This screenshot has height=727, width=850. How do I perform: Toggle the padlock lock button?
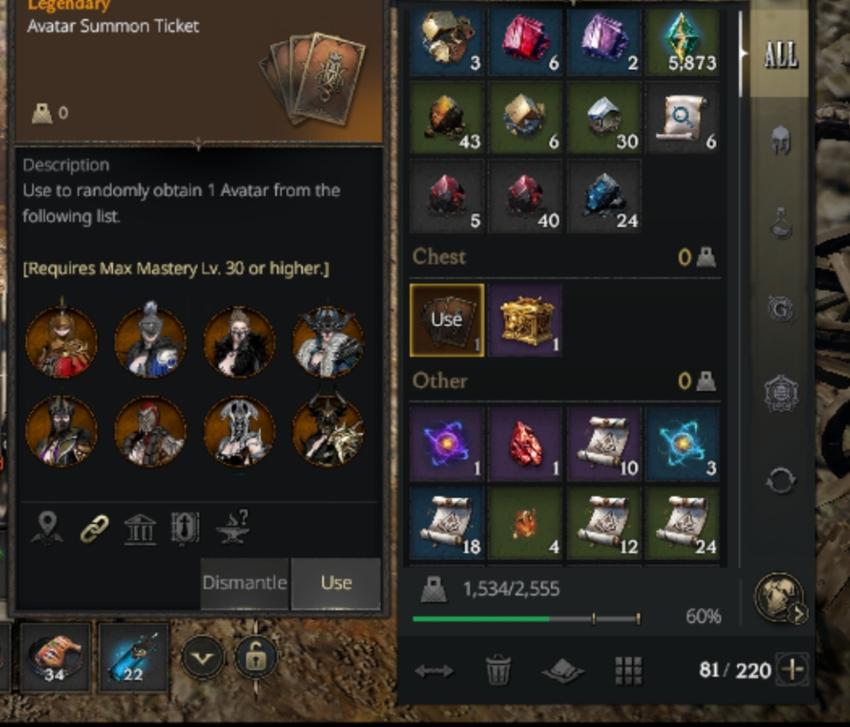(256, 658)
